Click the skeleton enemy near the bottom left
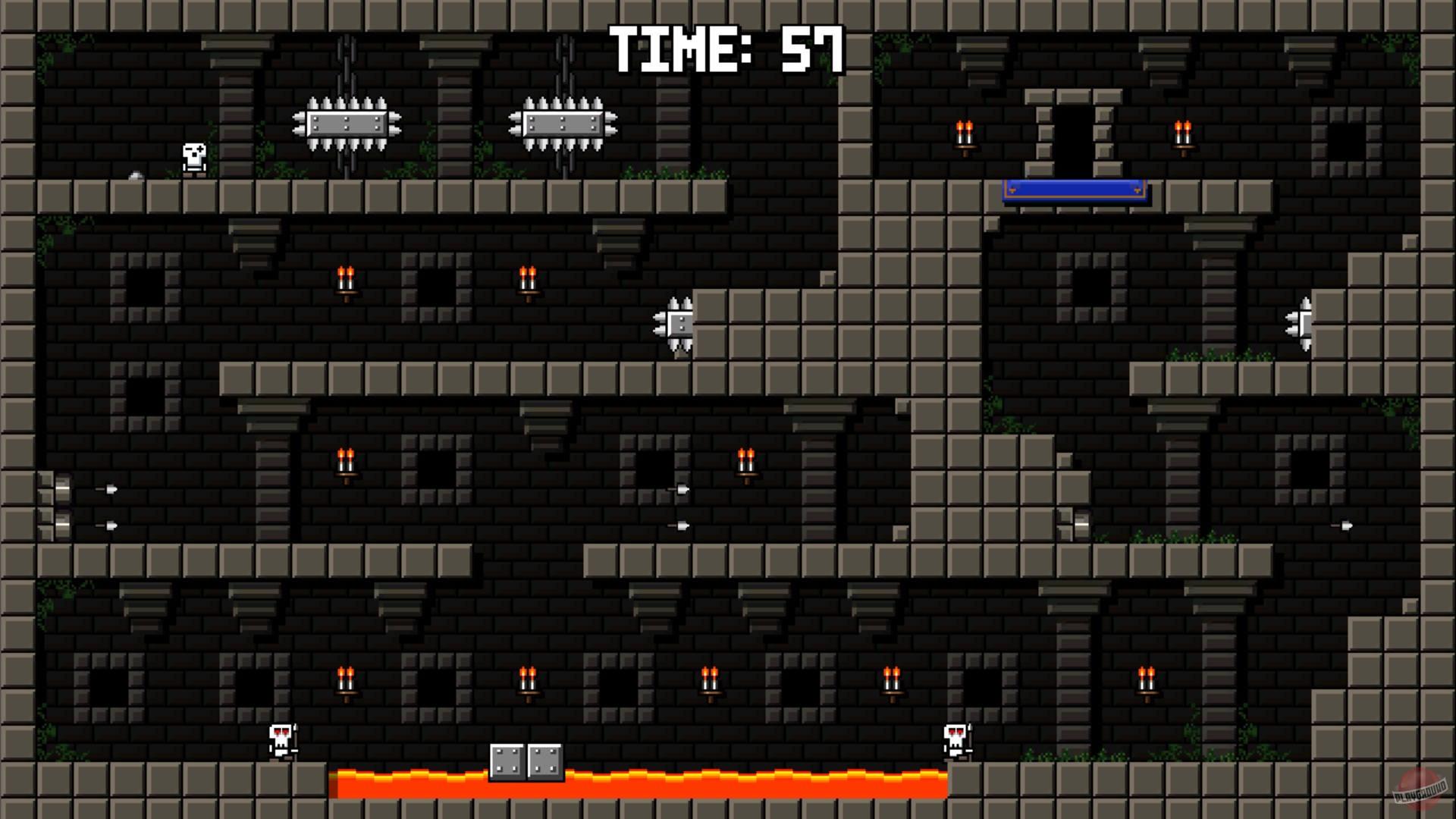This screenshot has width=1456, height=819. [279, 739]
